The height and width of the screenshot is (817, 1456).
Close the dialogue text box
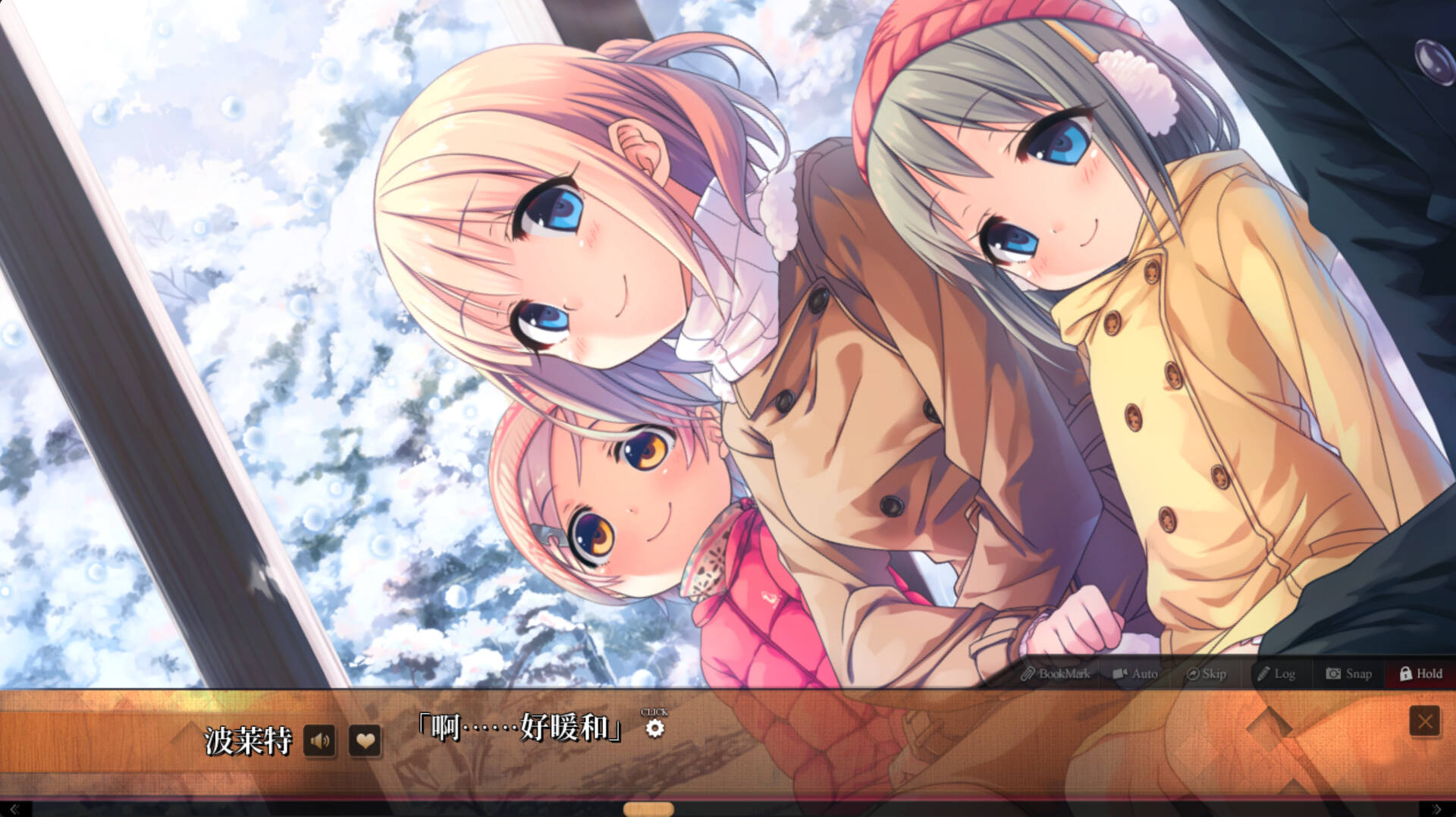pos(1424,721)
